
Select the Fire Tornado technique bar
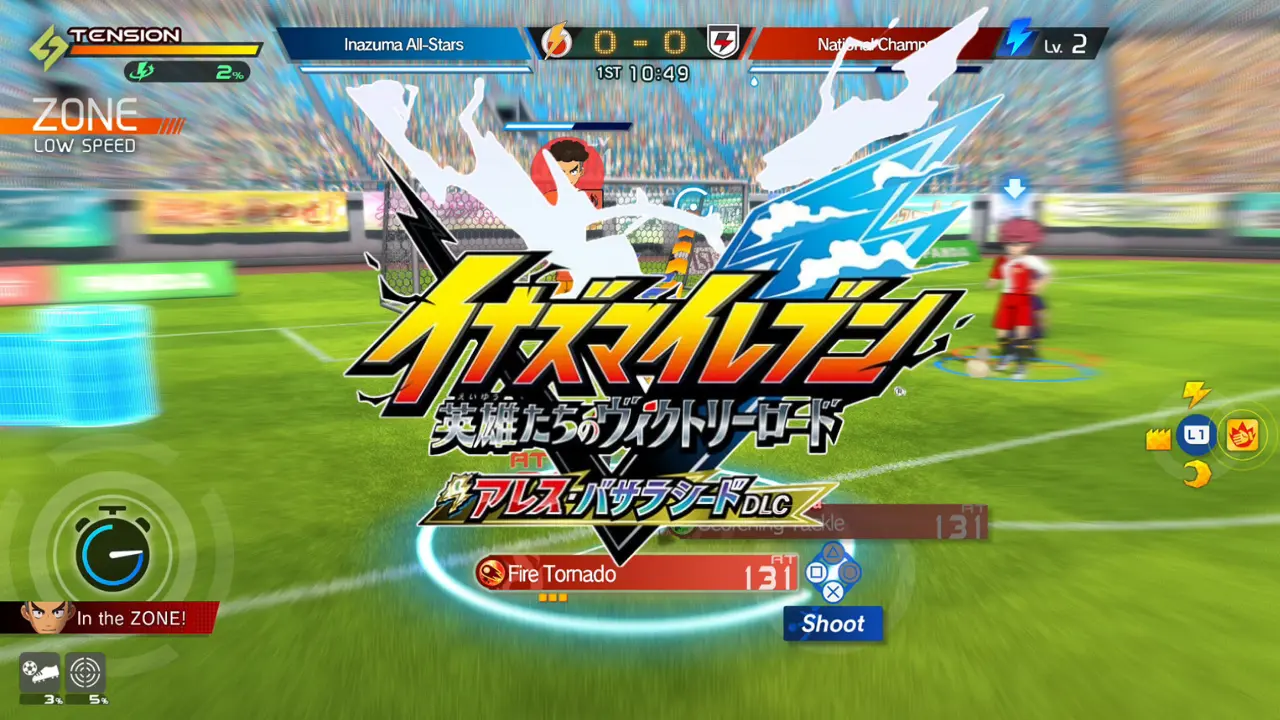640,575
